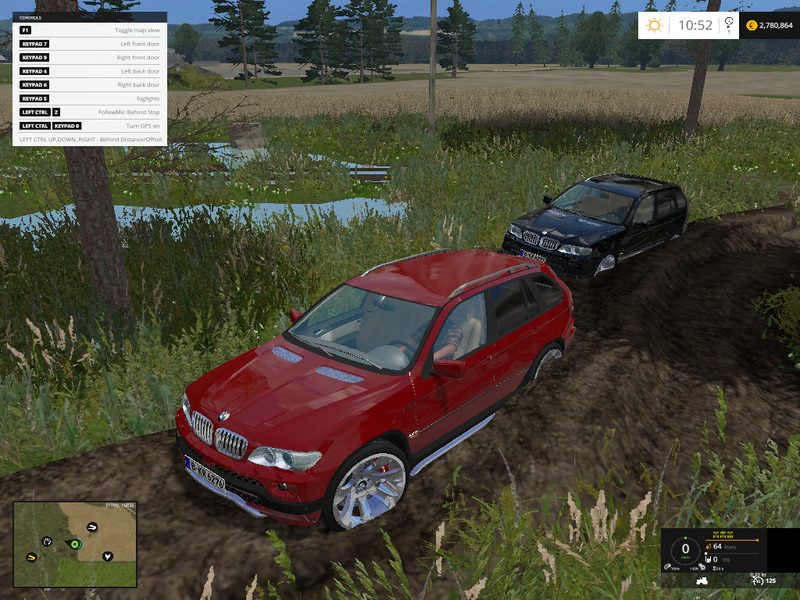Click the sun weather icon
This screenshot has height=600, width=800.
(656, 25)
